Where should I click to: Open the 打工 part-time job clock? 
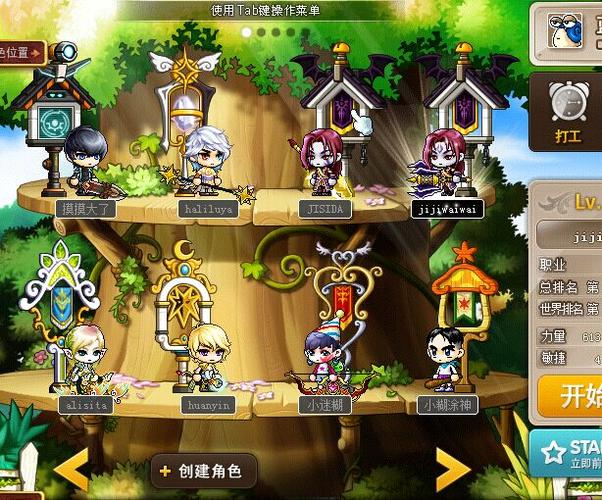[568, 112]
